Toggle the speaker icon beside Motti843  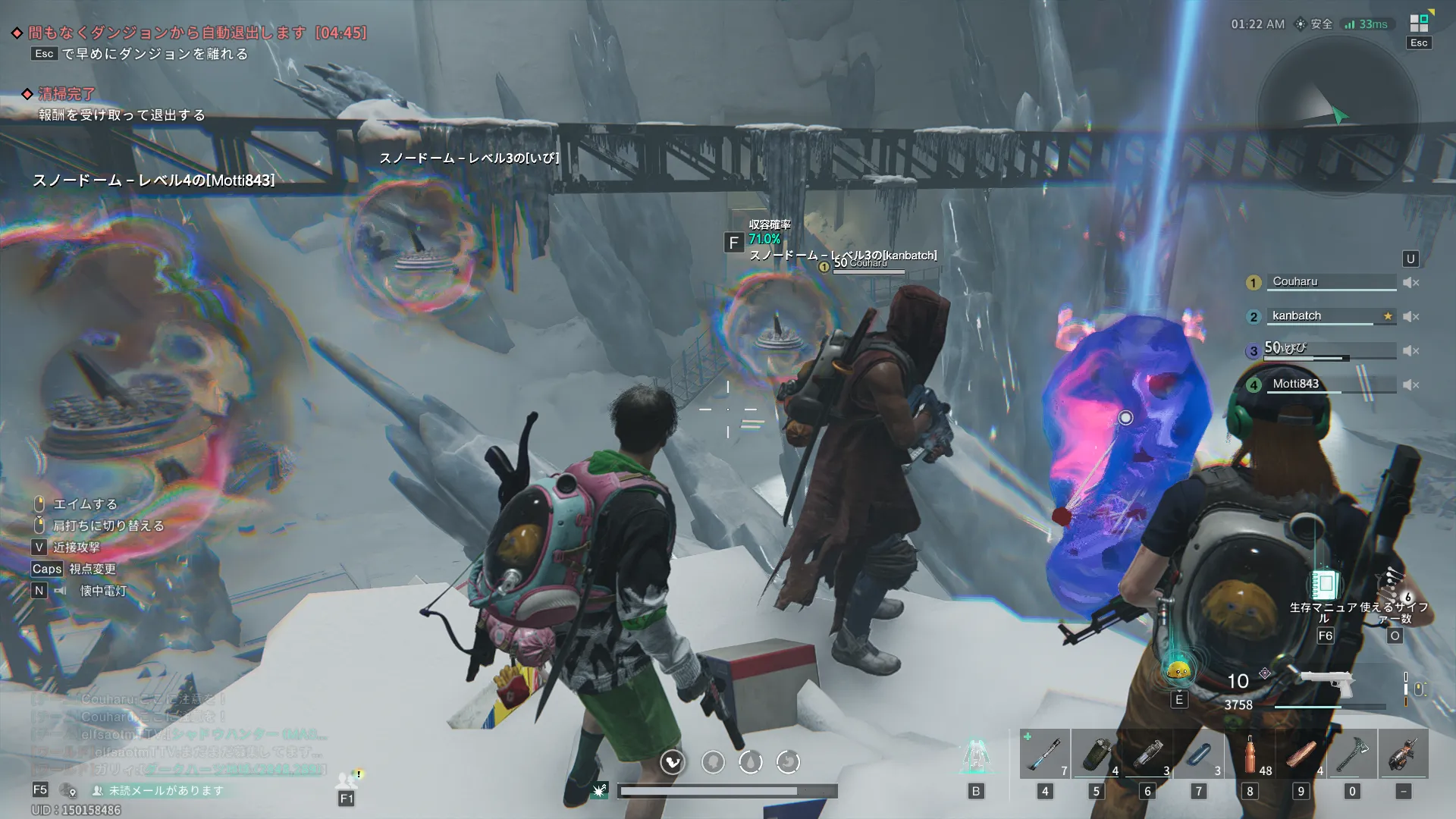click(1410, 385)
